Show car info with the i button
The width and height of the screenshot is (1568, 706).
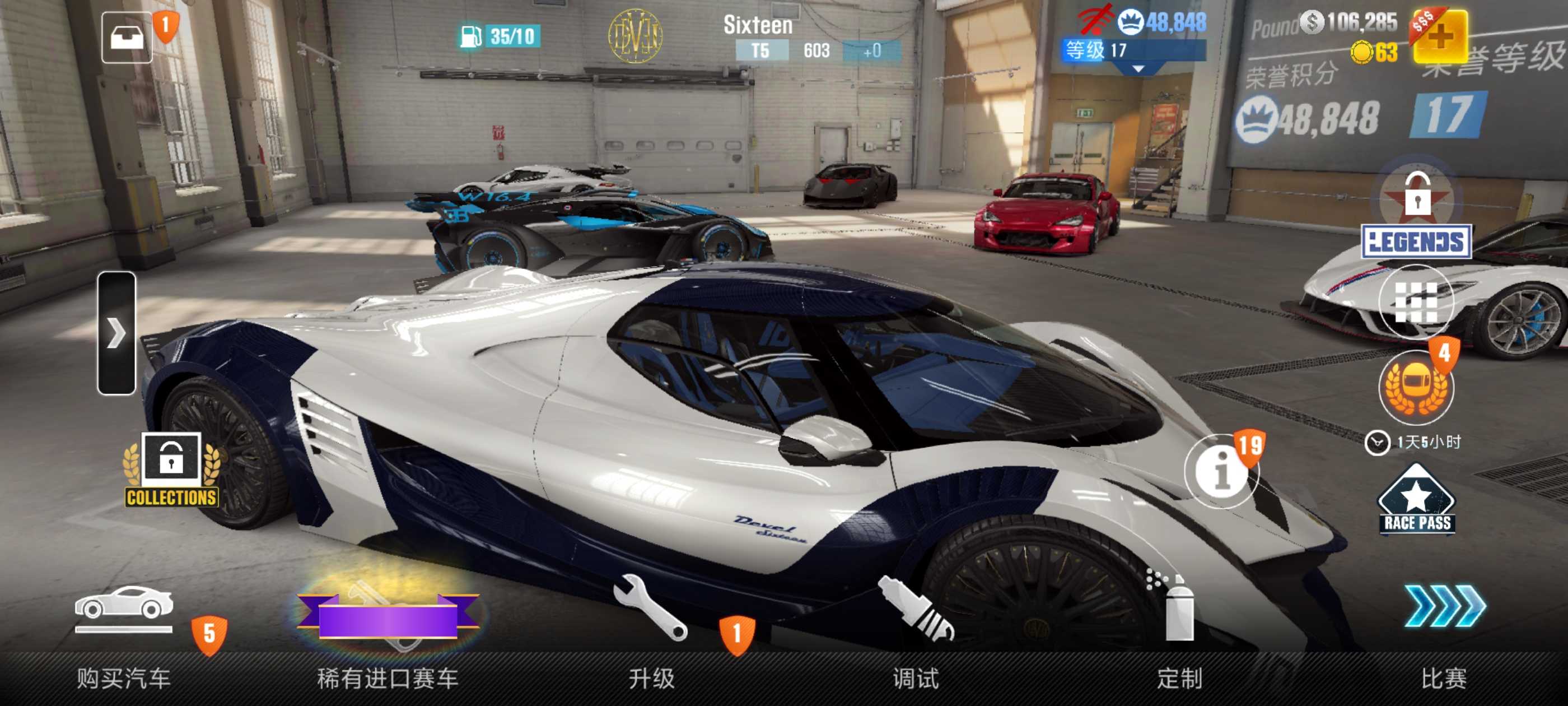click(1220, 471)
